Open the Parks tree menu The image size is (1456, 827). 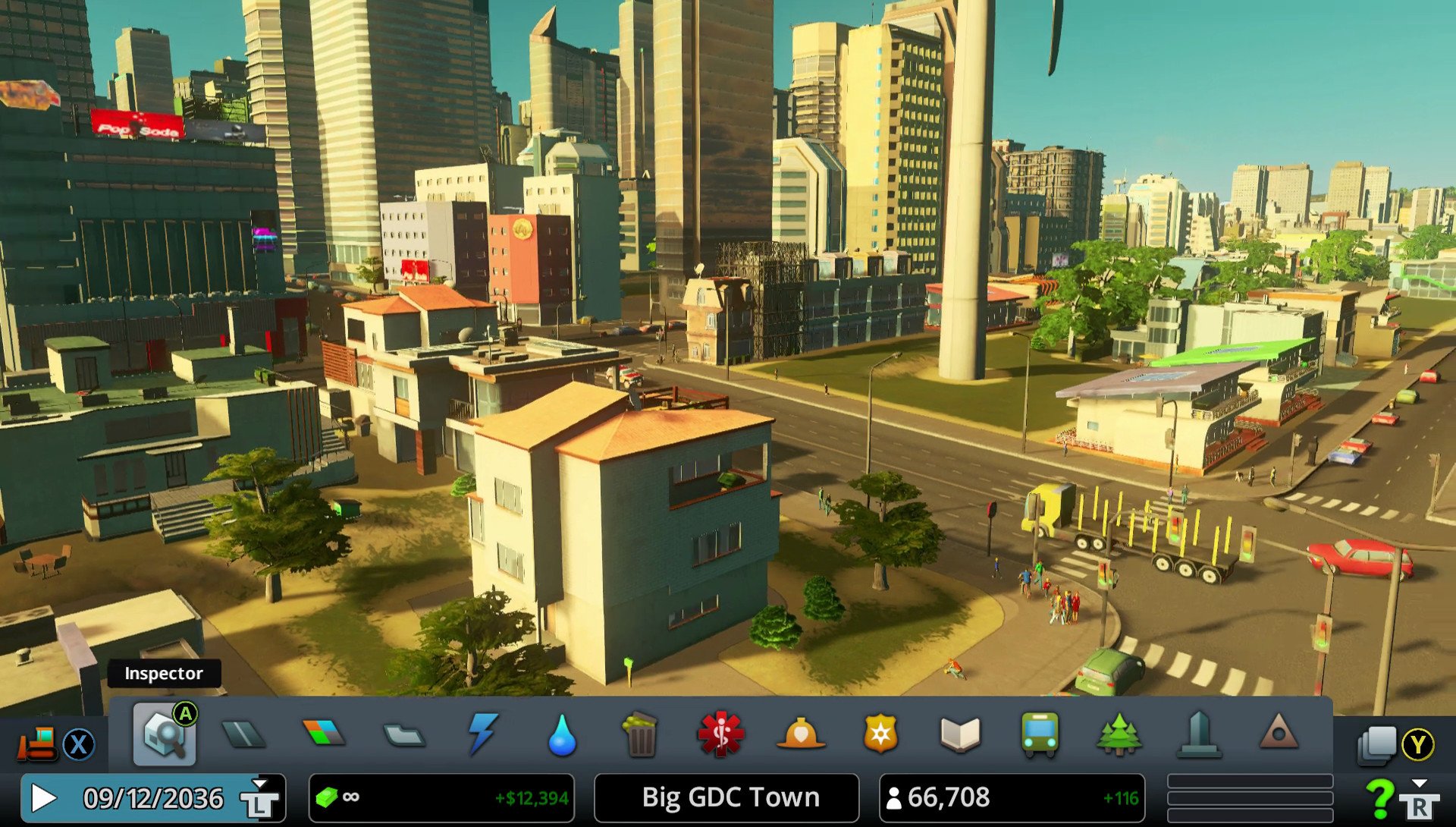click(x=1119, y=734)
